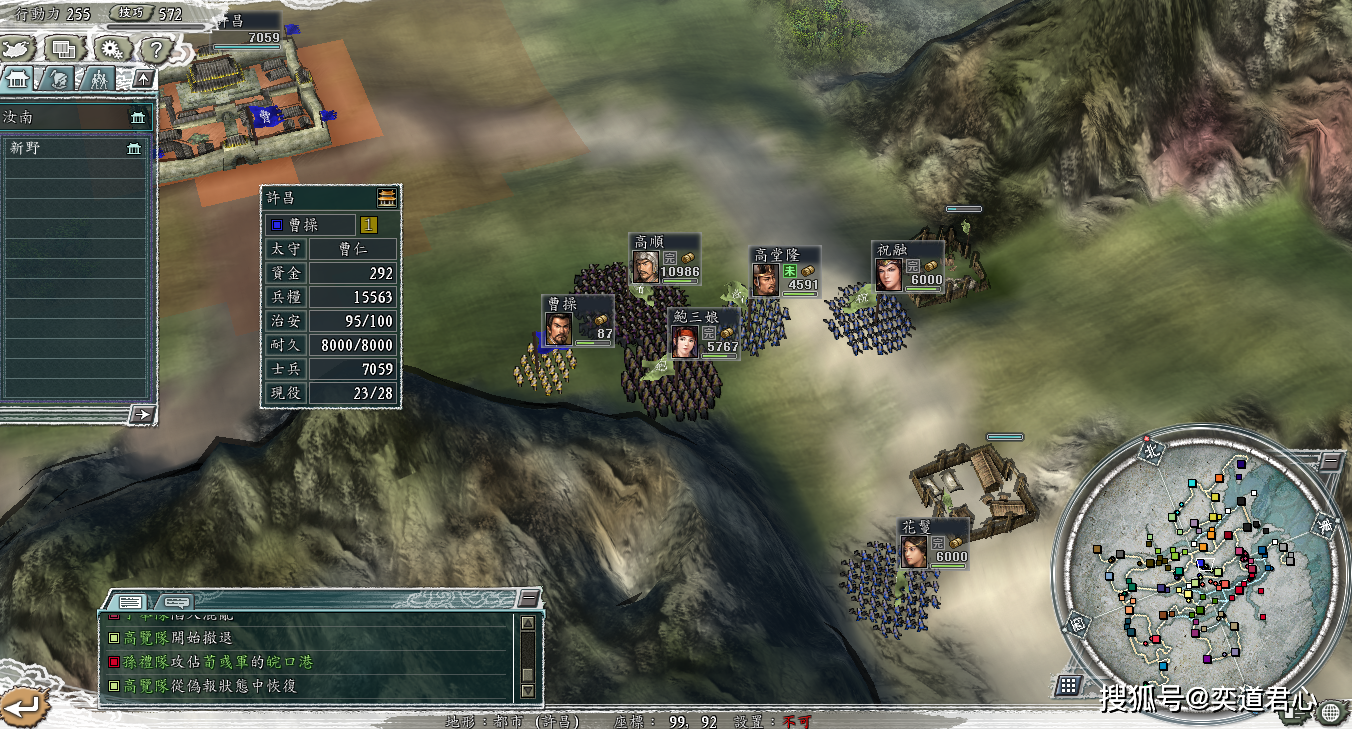The height and width of the screenshot is (729, 1352).
Task: Switch to the officers tab with figures
Action: point(98,79)
